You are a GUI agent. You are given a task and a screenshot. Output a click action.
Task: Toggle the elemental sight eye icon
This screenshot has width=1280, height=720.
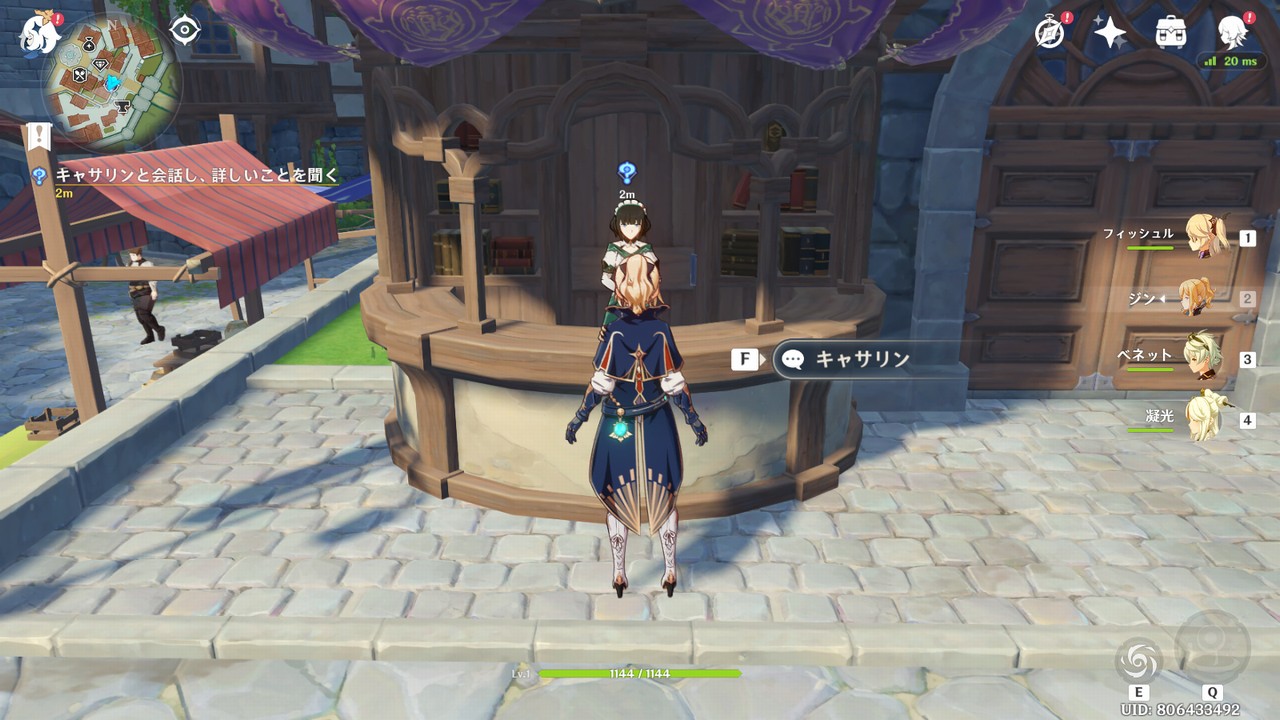coord(185,31)
